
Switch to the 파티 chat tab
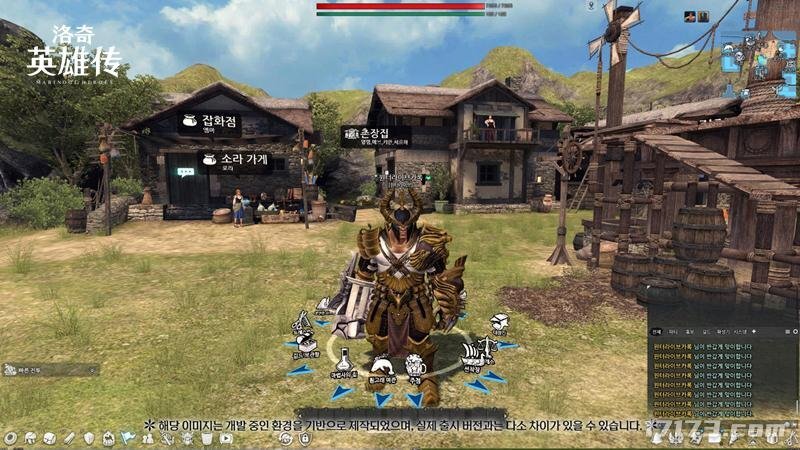(x=673, y=331)
